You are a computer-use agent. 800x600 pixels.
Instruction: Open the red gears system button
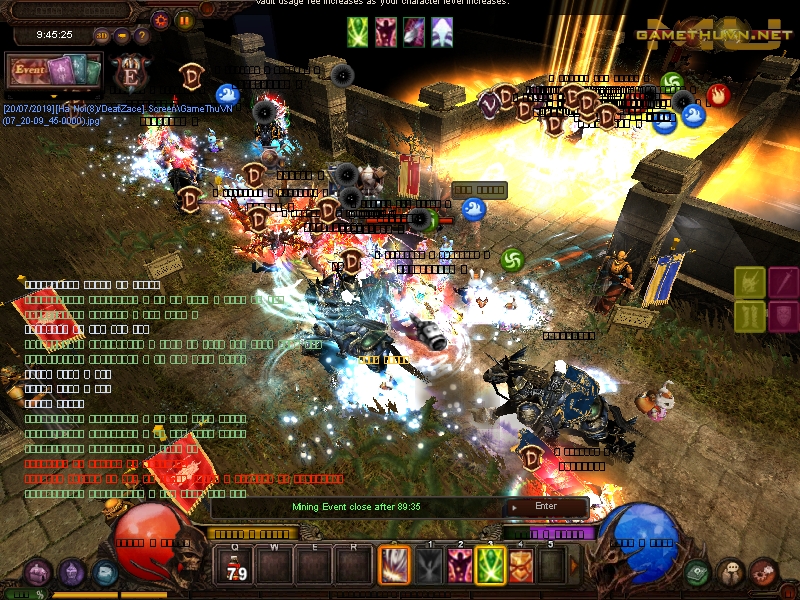pyautogui.click(x=764, y=573)
